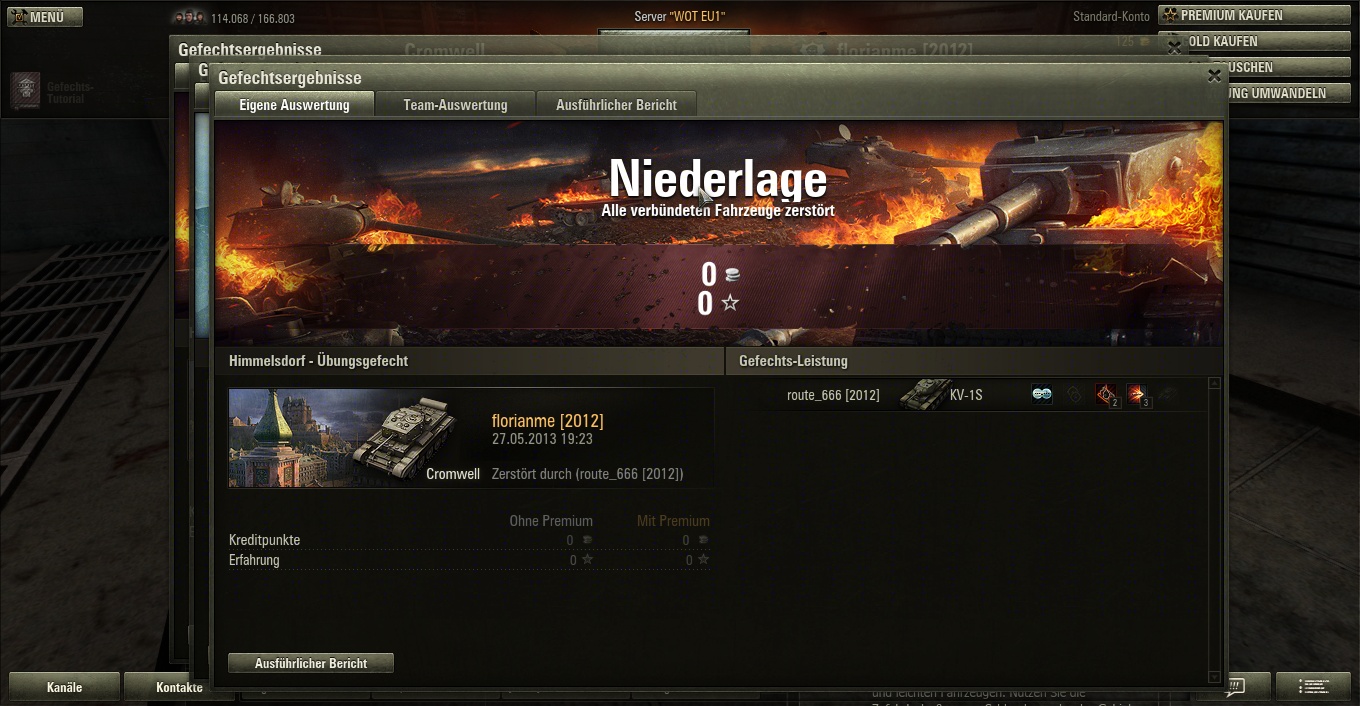Select the Eigene Auswertung tab
The width and height of the screenshot is (1360, 706).
[x=294, y=105]
